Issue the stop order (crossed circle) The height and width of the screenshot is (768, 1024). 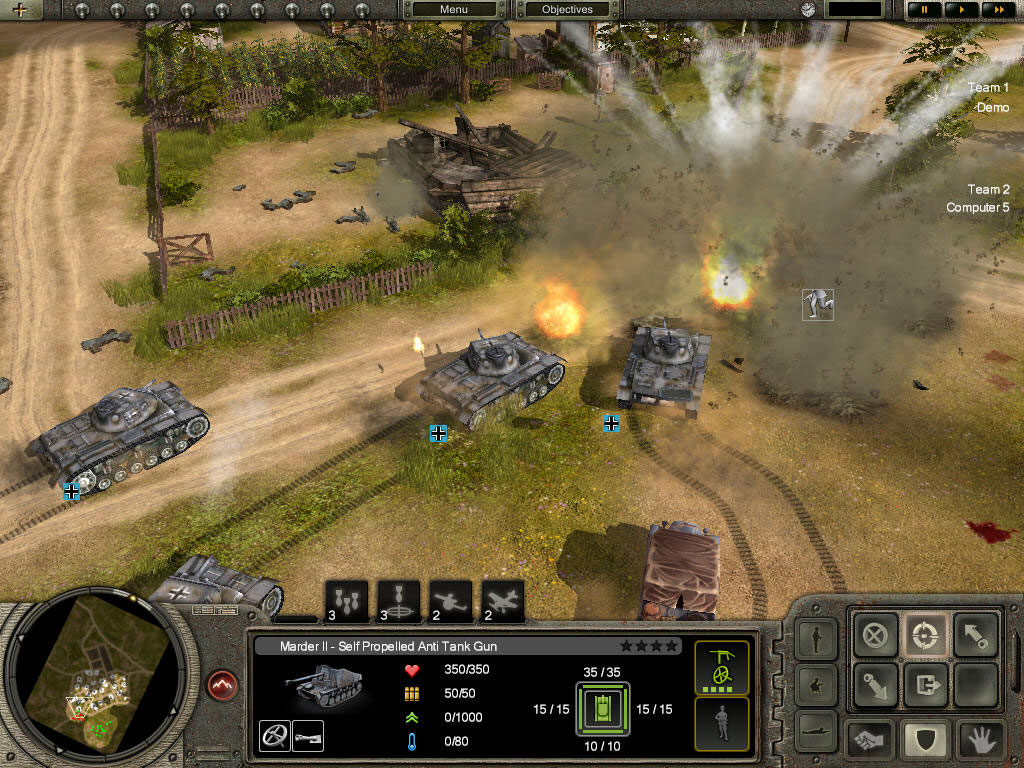pos(876,634)
